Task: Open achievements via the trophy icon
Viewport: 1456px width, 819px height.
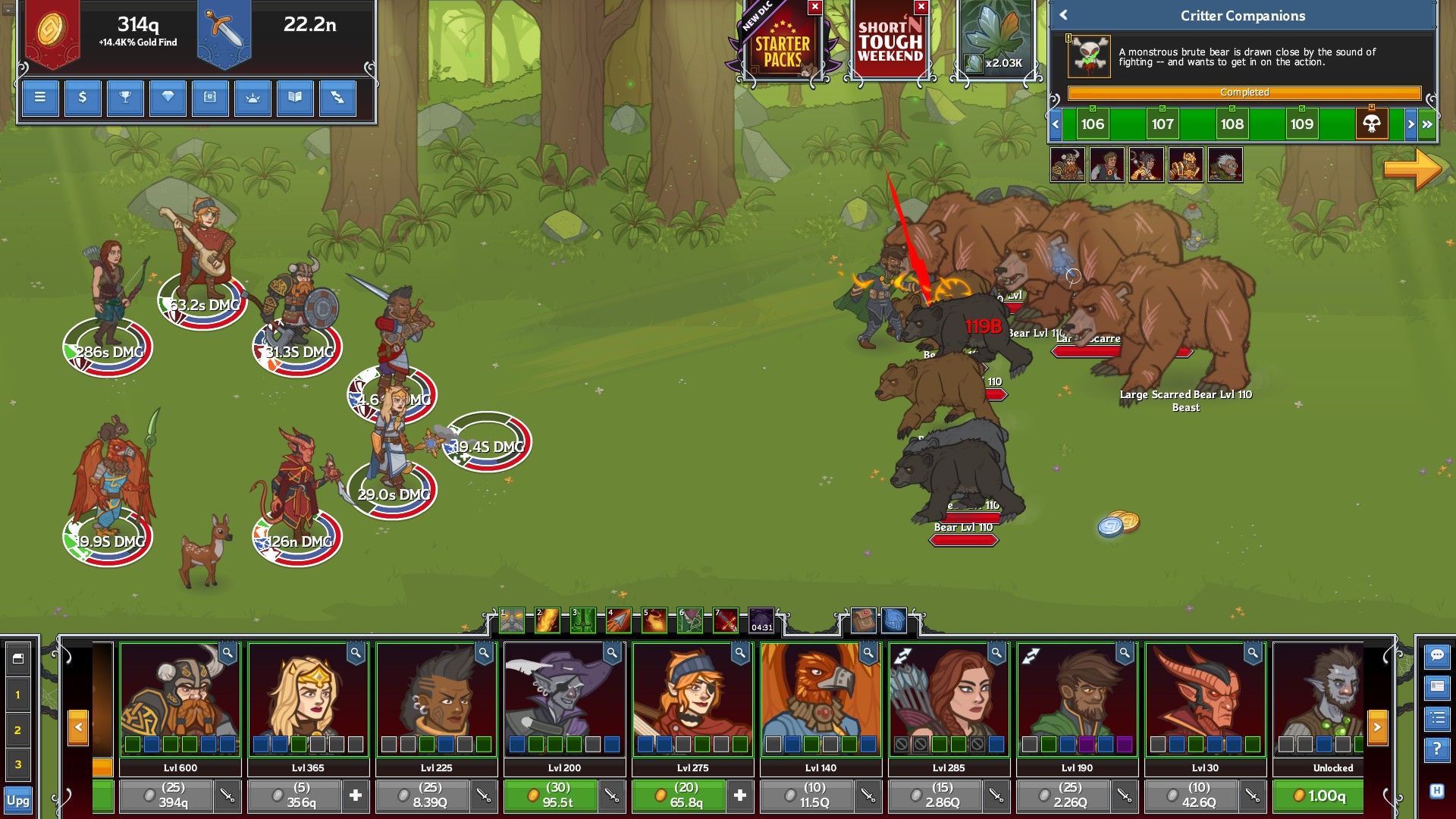Action: 126,97
